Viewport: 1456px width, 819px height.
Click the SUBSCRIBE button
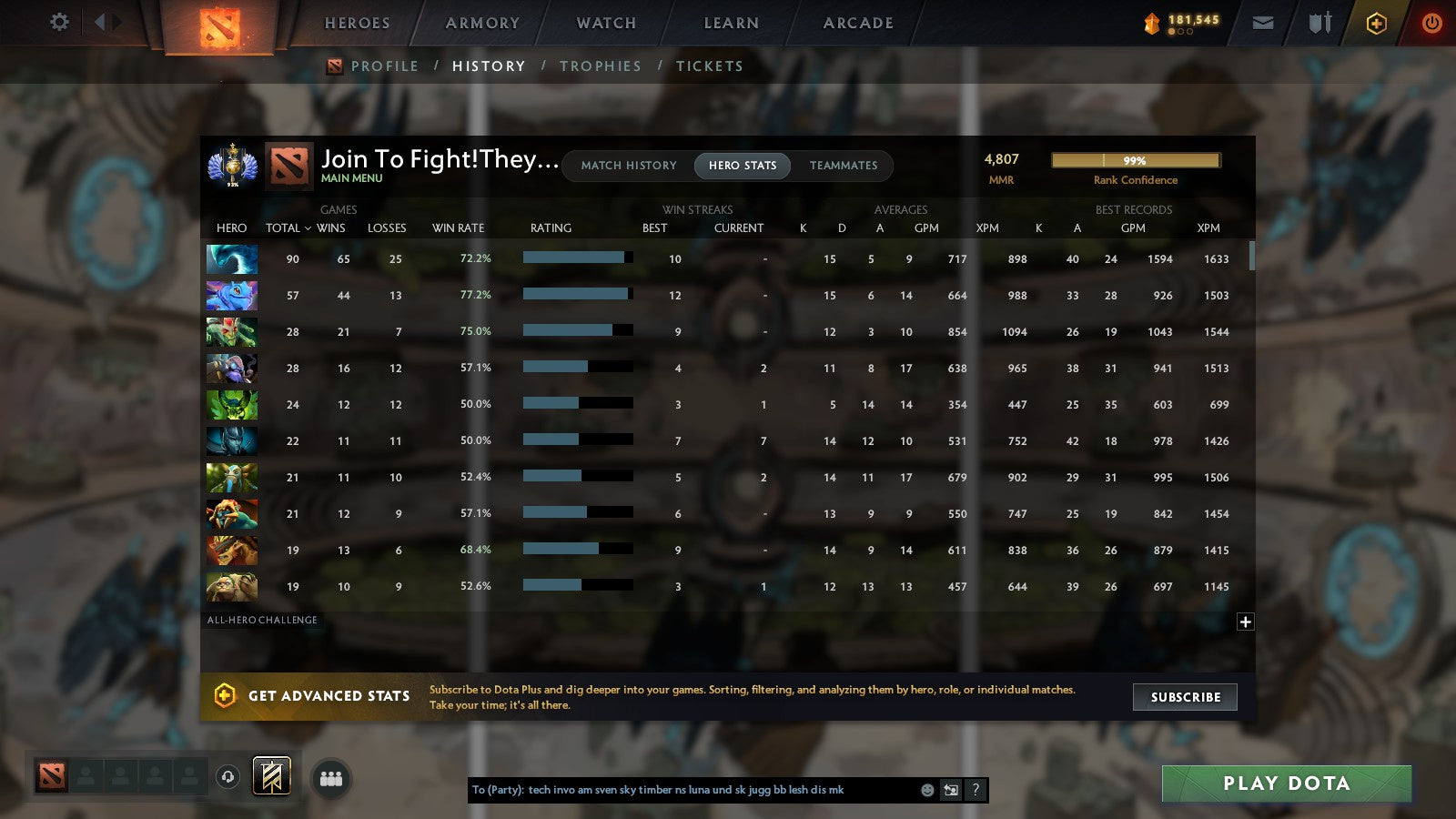point(1185,697)
